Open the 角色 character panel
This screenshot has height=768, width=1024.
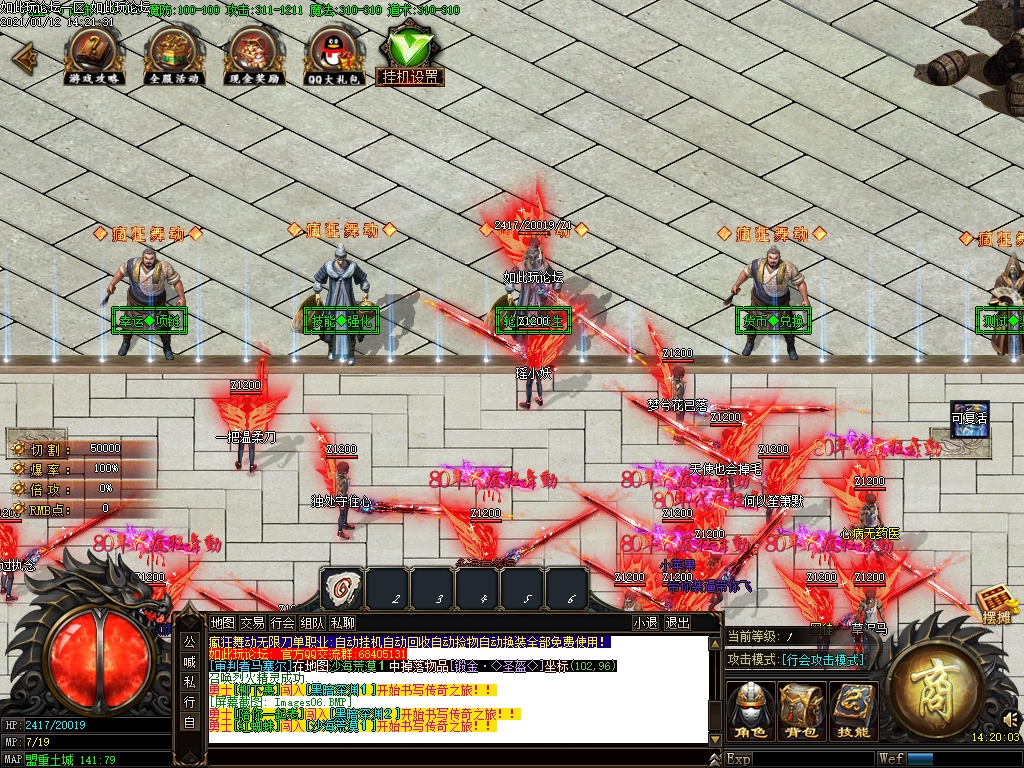coord(750,711)
